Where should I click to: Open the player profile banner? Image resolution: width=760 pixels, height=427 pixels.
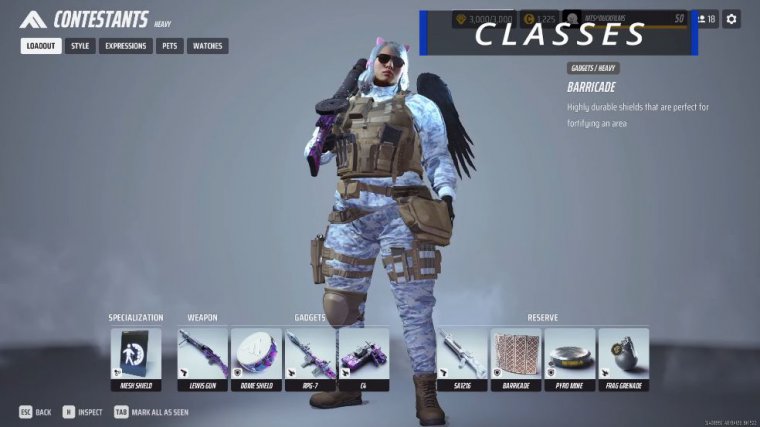point(625,19)
